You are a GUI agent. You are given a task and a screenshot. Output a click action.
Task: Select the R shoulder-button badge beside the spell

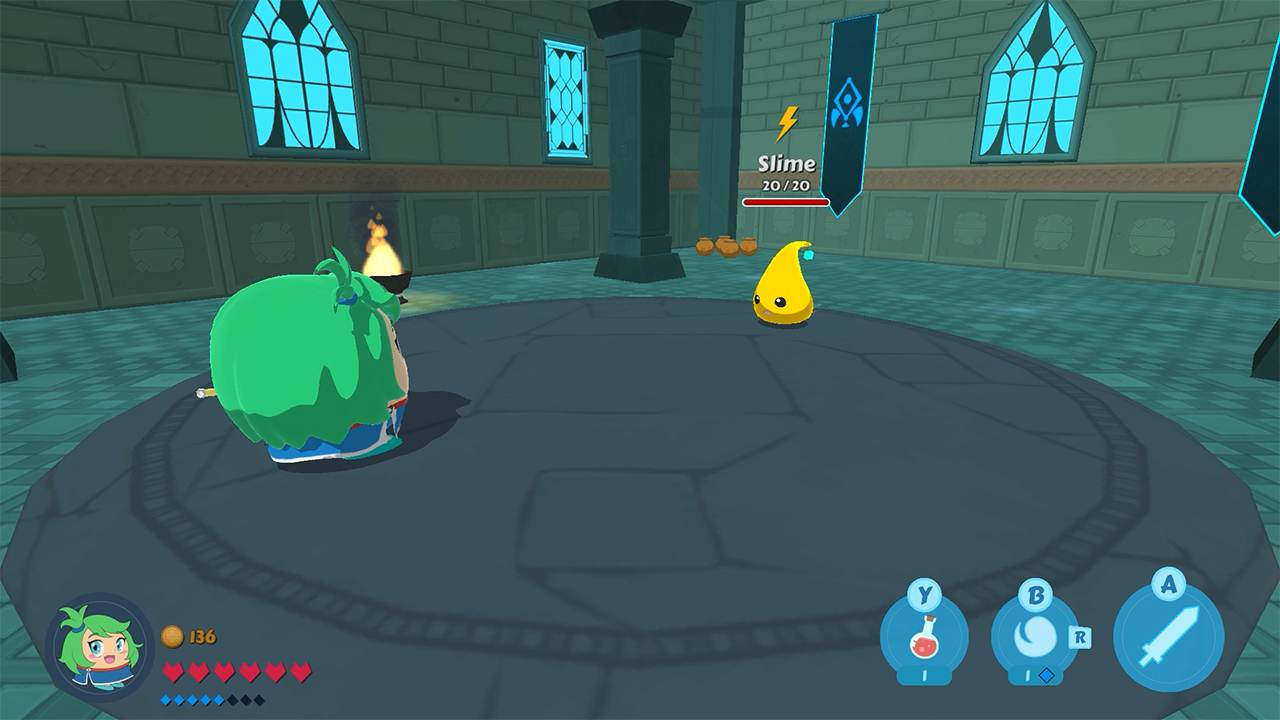click(1080, 637)
